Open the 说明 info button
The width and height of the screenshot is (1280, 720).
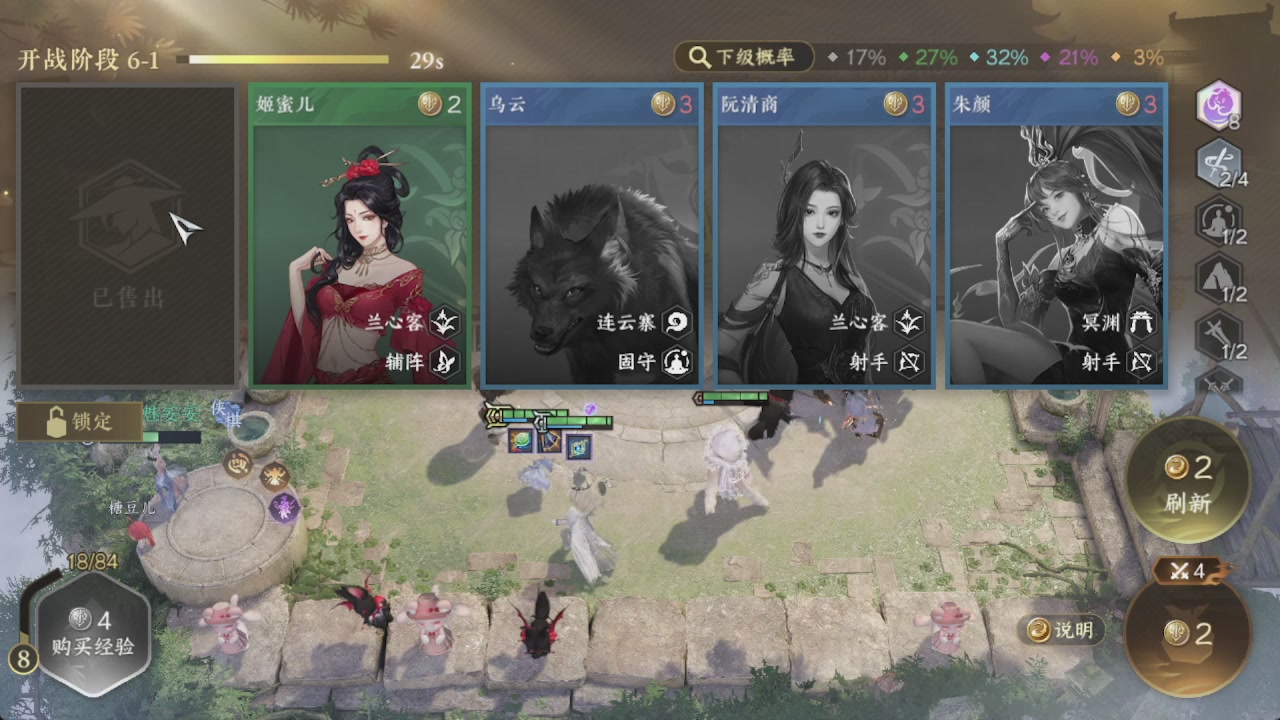coord(1062,629)
